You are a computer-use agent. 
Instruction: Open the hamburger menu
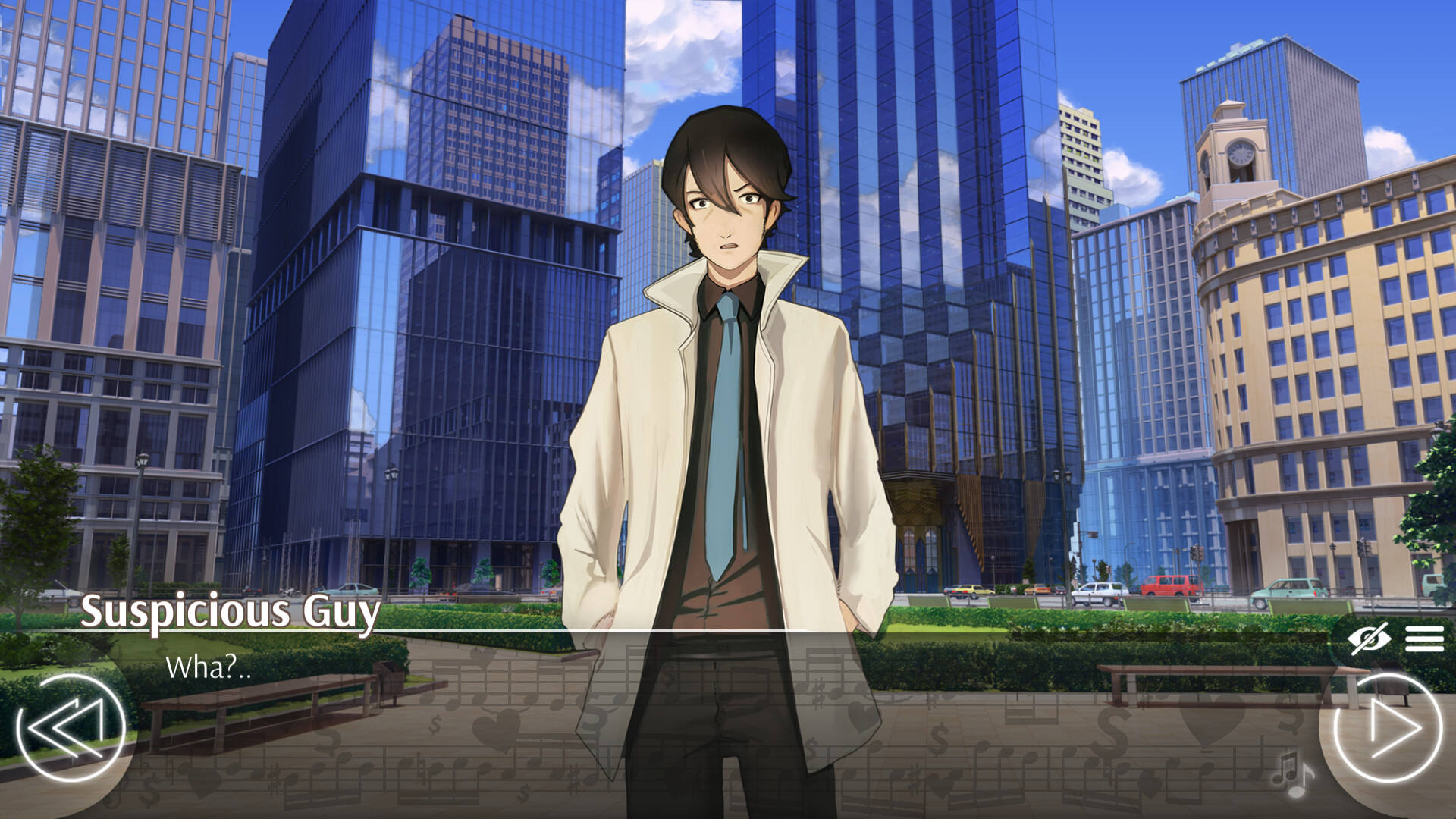(1423, 639)
